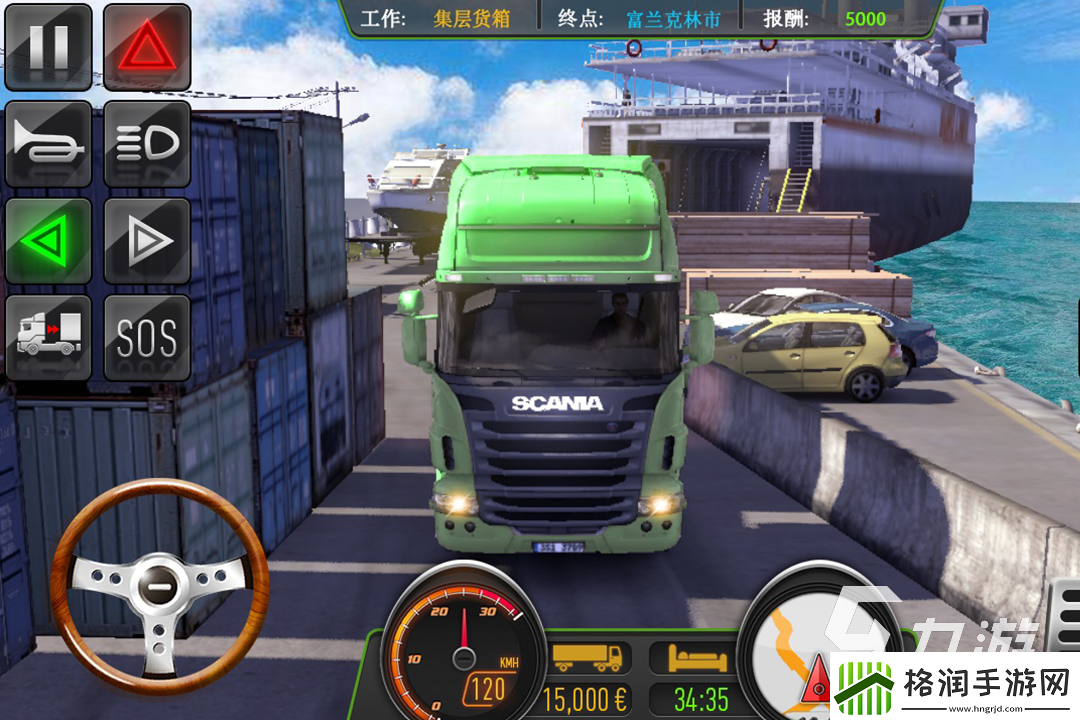Activate the right turn signal
Screen dimensions: 1080x720
pos(147,241)
